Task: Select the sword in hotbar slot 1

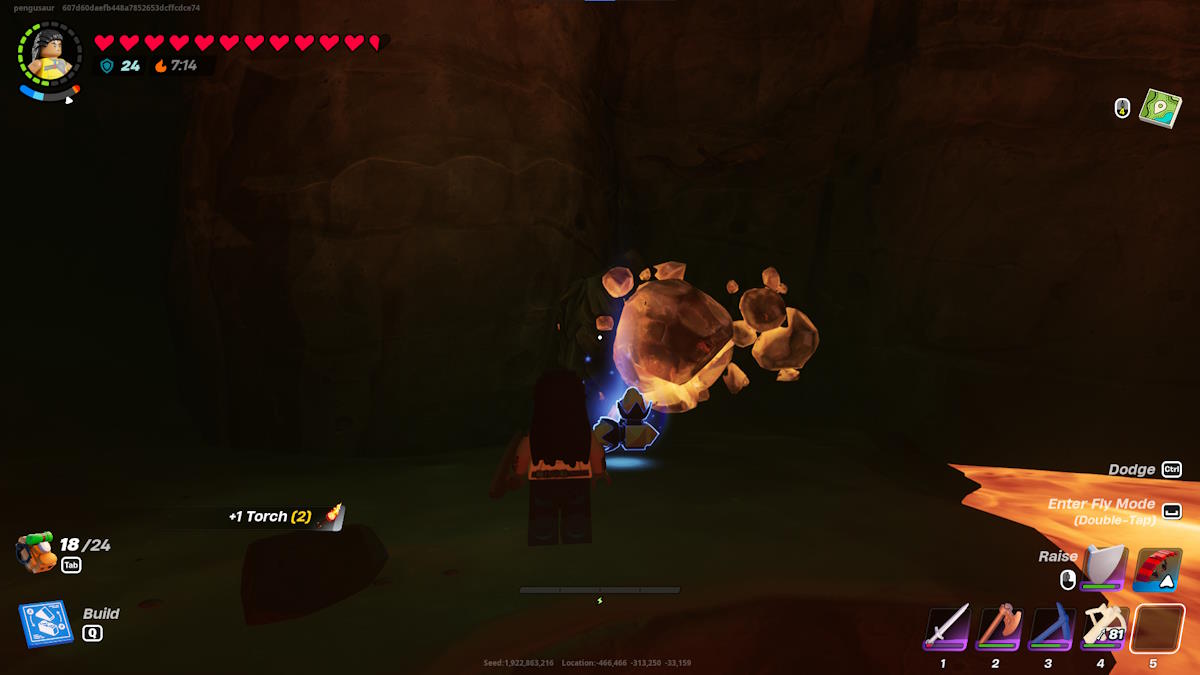Action: point(946,627)
